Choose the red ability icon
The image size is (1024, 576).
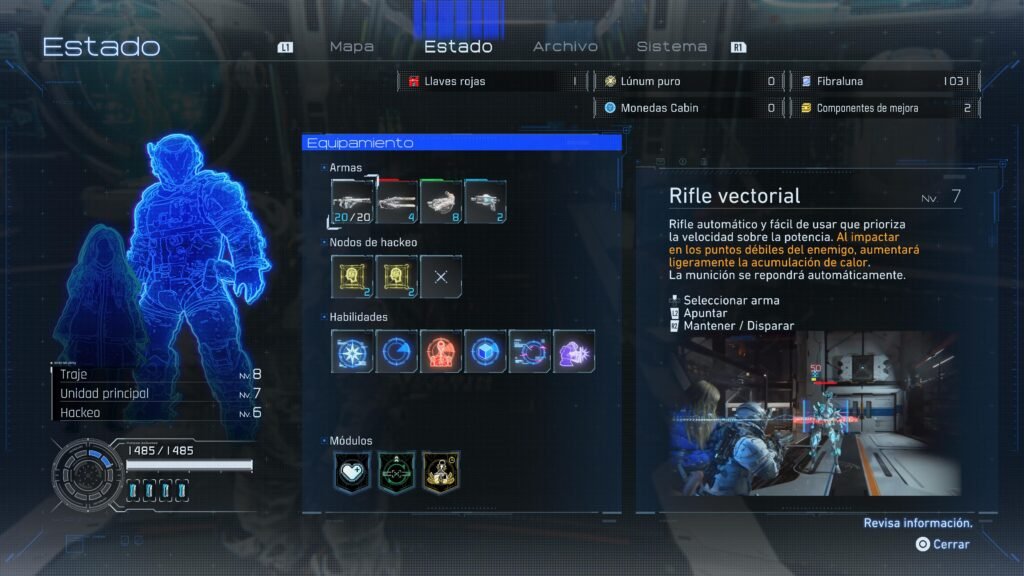pyautogui.click(x=441, y=351)
